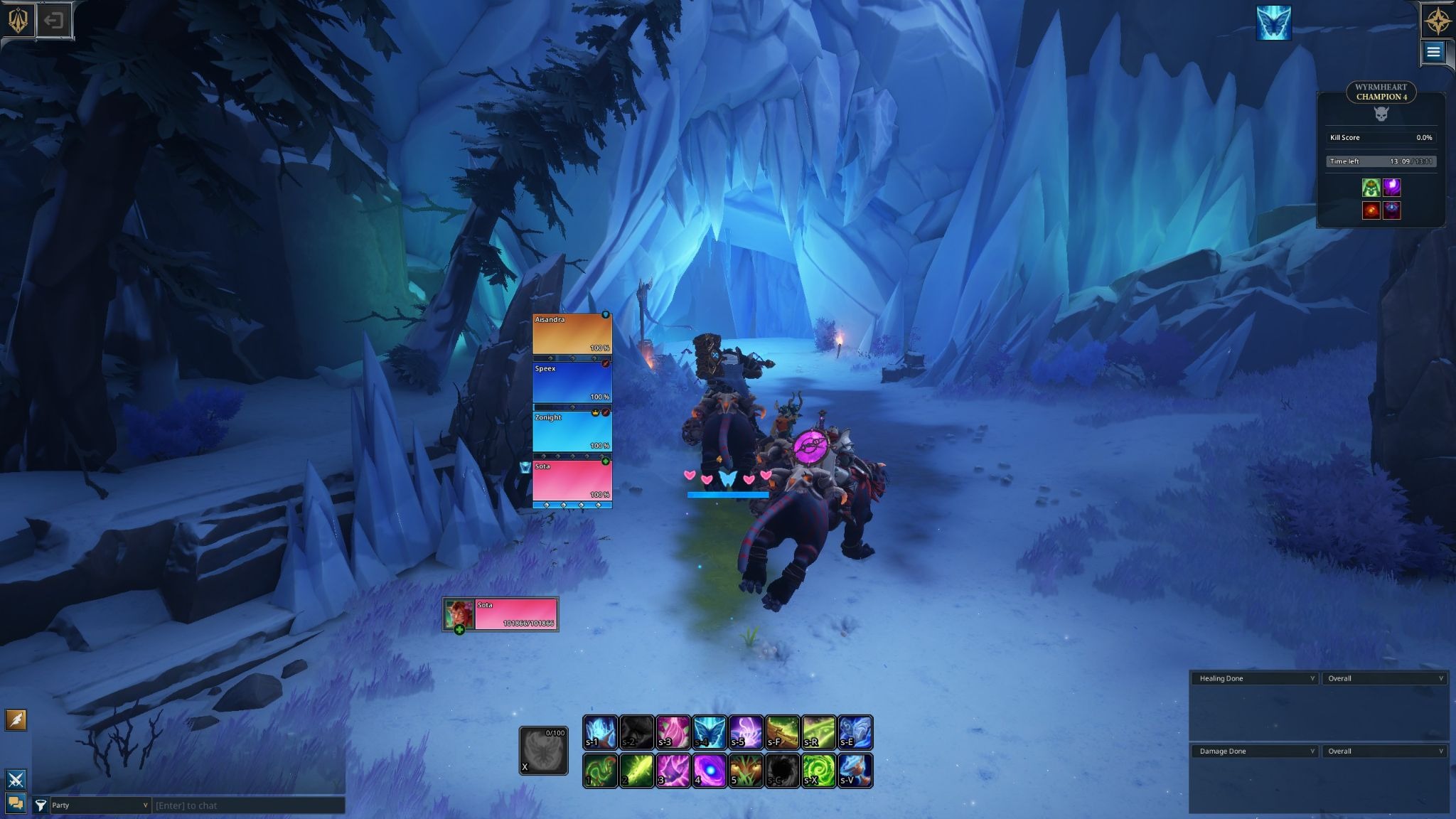
Task: Activate the blue butterfly ability on s-4
Action: (709, 732)
